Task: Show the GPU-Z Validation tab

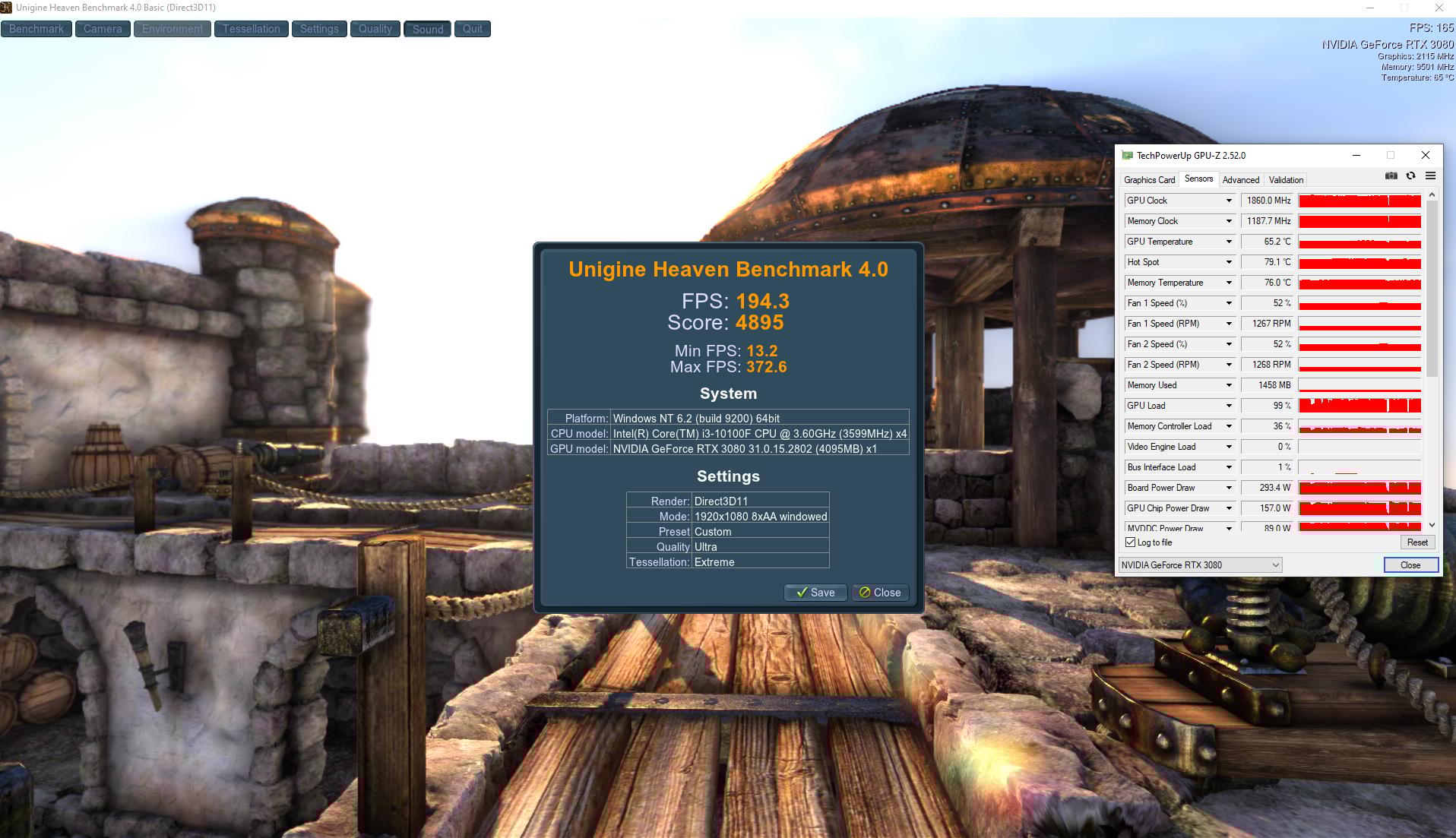Action: pos(1286,180)
